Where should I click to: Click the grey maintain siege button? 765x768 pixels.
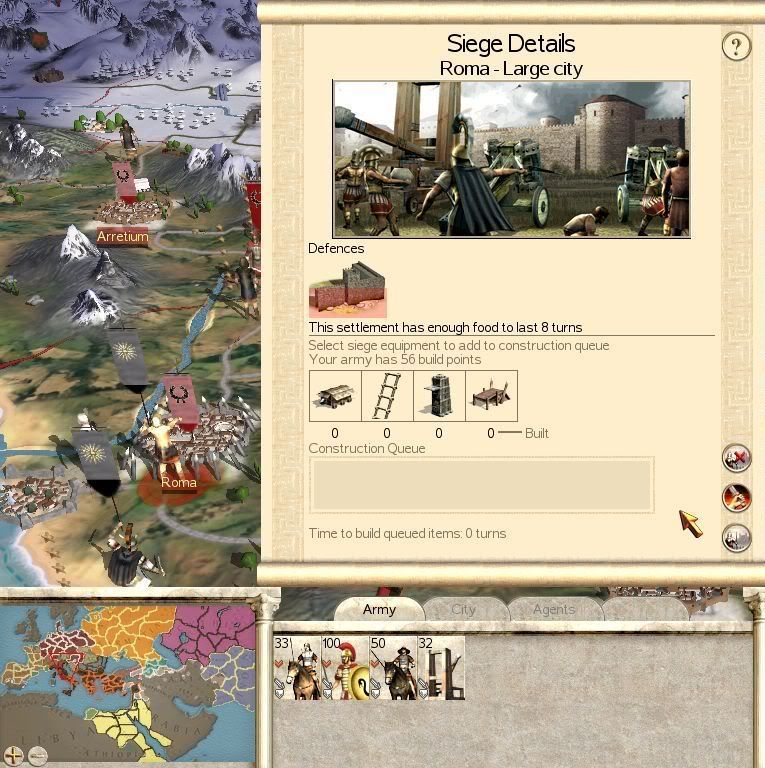(x=736, y=536)
